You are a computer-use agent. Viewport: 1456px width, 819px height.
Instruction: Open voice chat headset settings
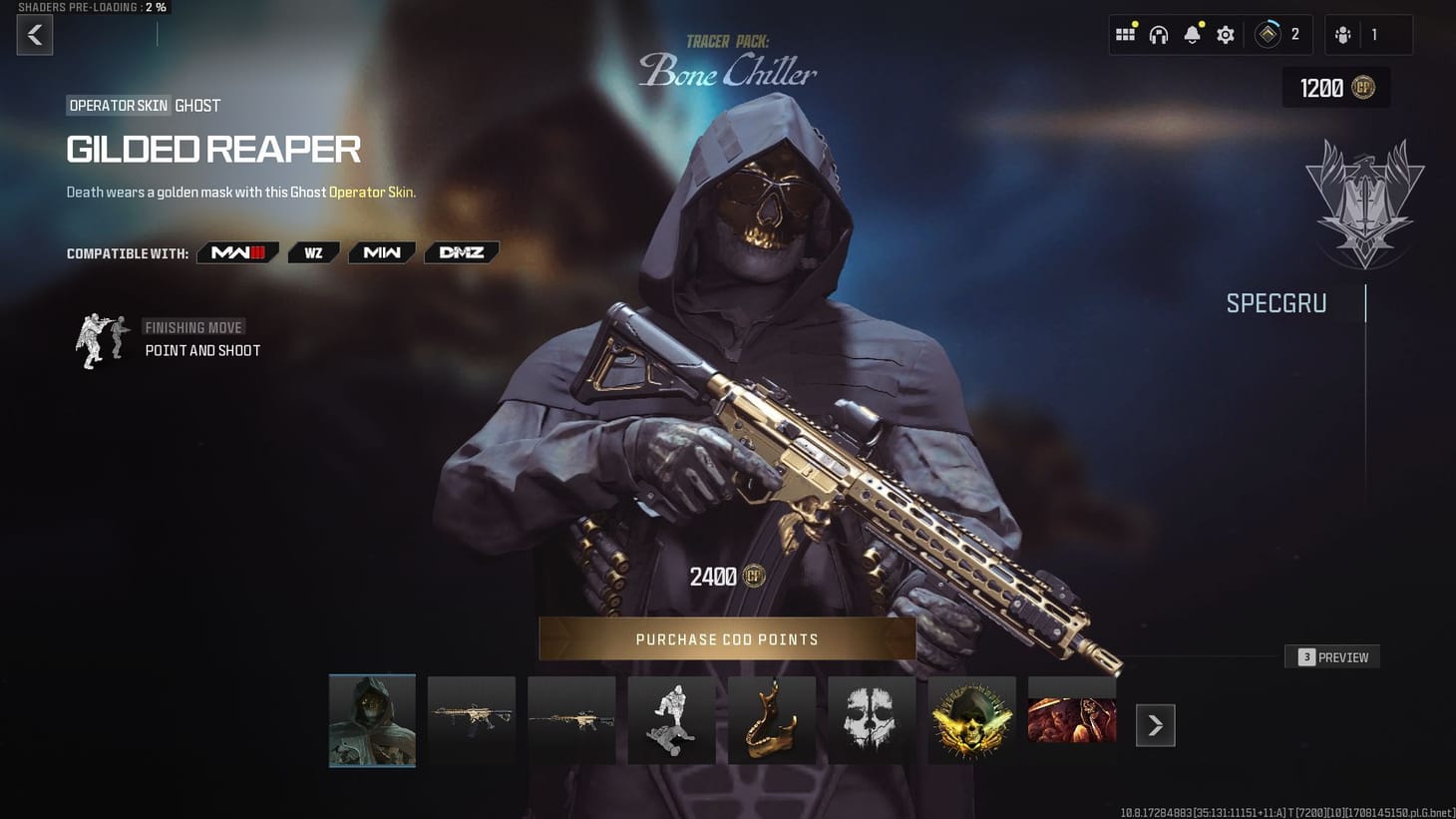pos(1158,33)
